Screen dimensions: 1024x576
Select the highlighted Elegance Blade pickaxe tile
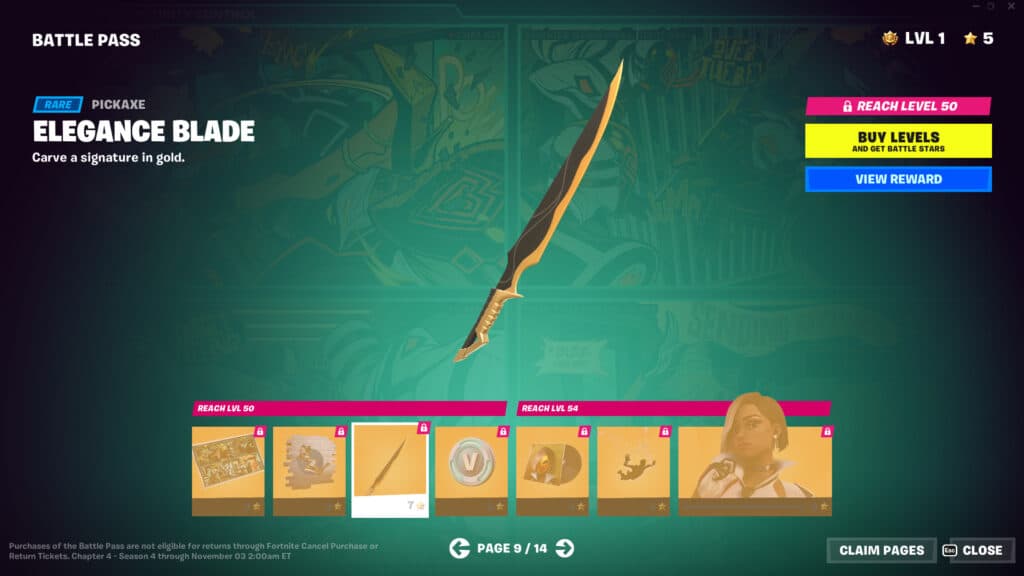tap(390, 470)
